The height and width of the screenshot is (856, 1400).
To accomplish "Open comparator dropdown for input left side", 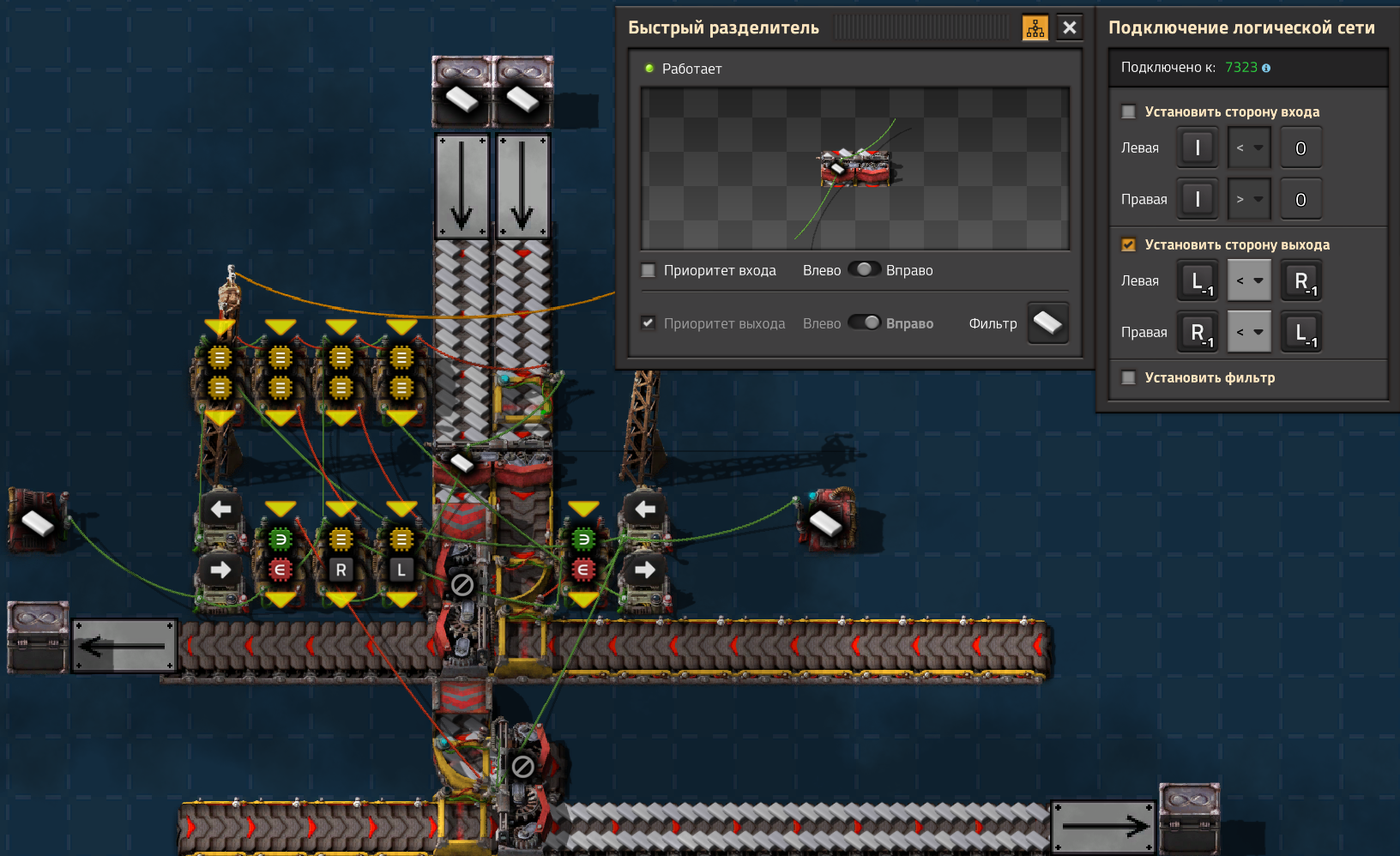I will tap(1249, 148).
